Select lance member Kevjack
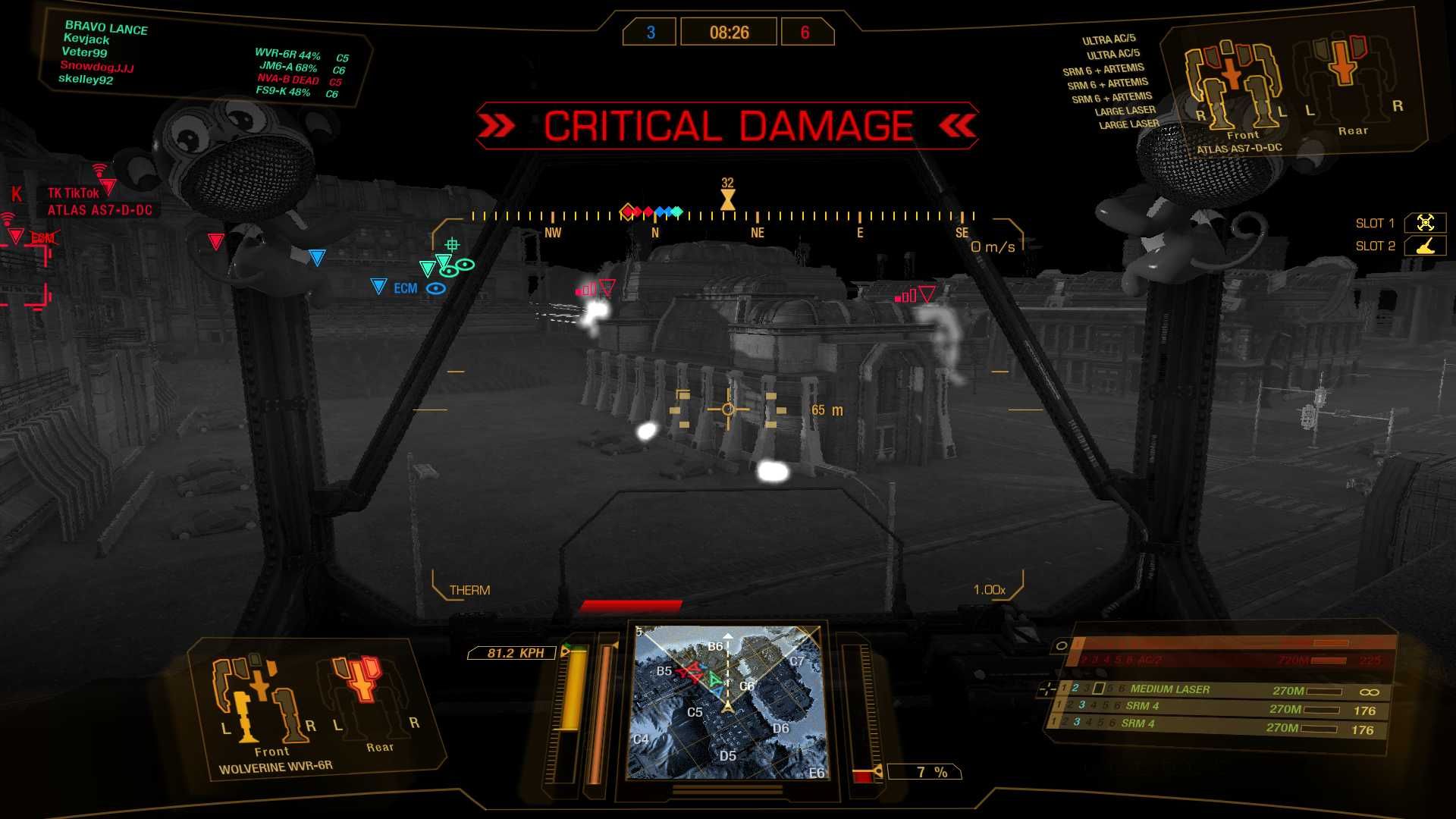Screen dimensions: 1456x819 tap(86, 39)
